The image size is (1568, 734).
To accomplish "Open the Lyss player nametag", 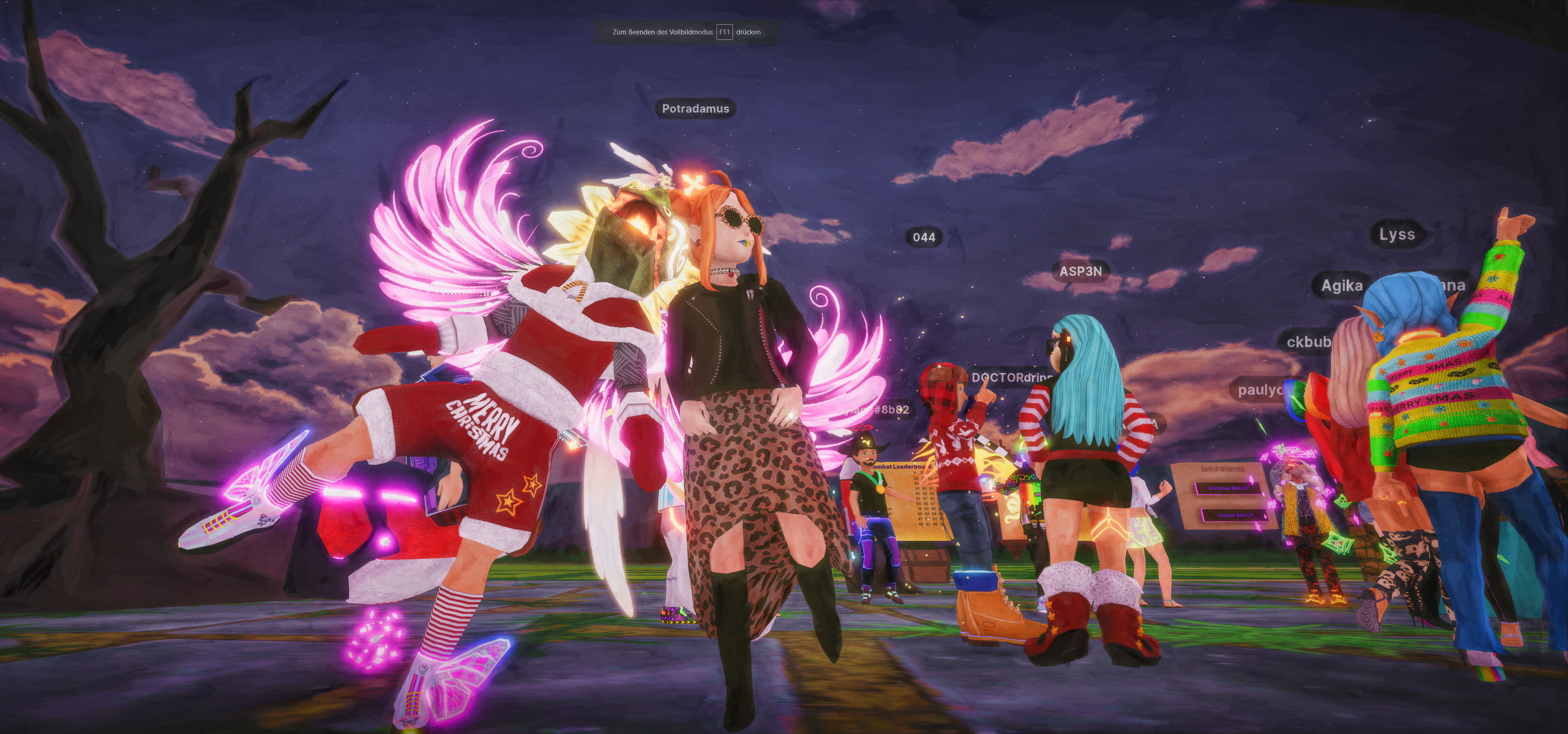I will tap(1396, 234).
